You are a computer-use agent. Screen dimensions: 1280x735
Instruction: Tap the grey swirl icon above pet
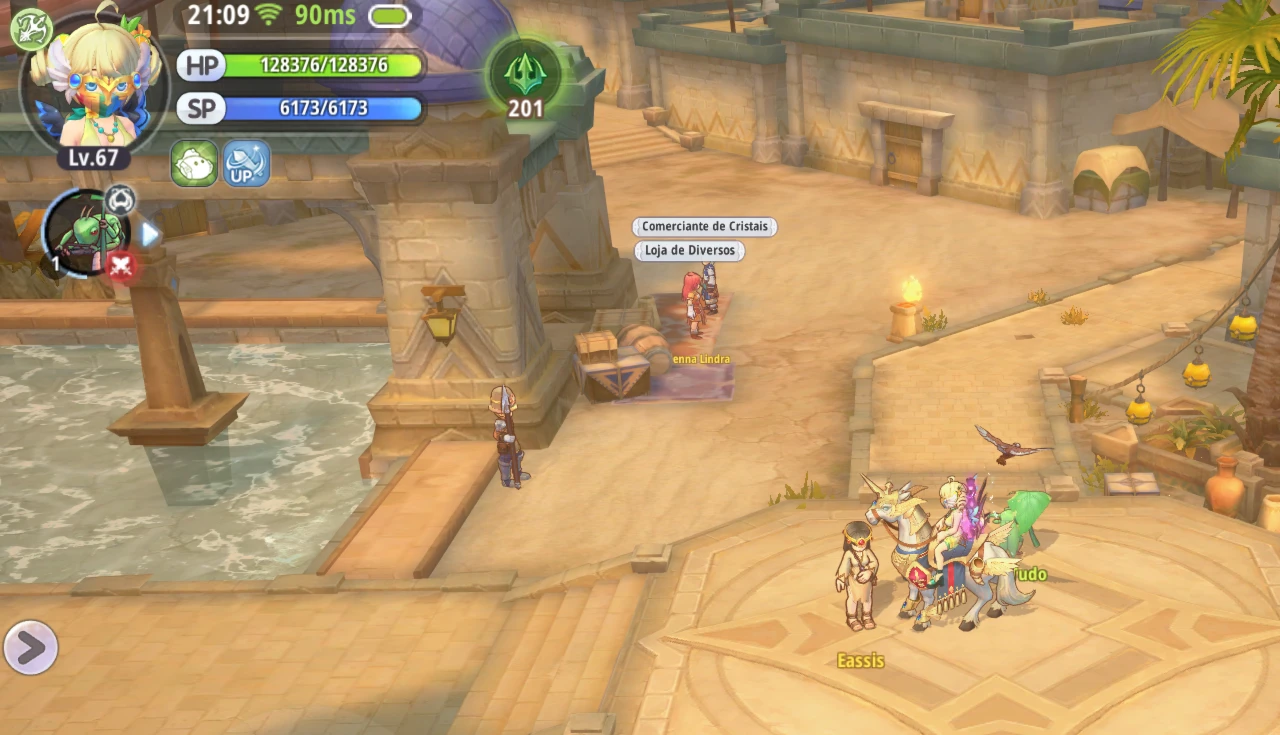pos(120,199)
